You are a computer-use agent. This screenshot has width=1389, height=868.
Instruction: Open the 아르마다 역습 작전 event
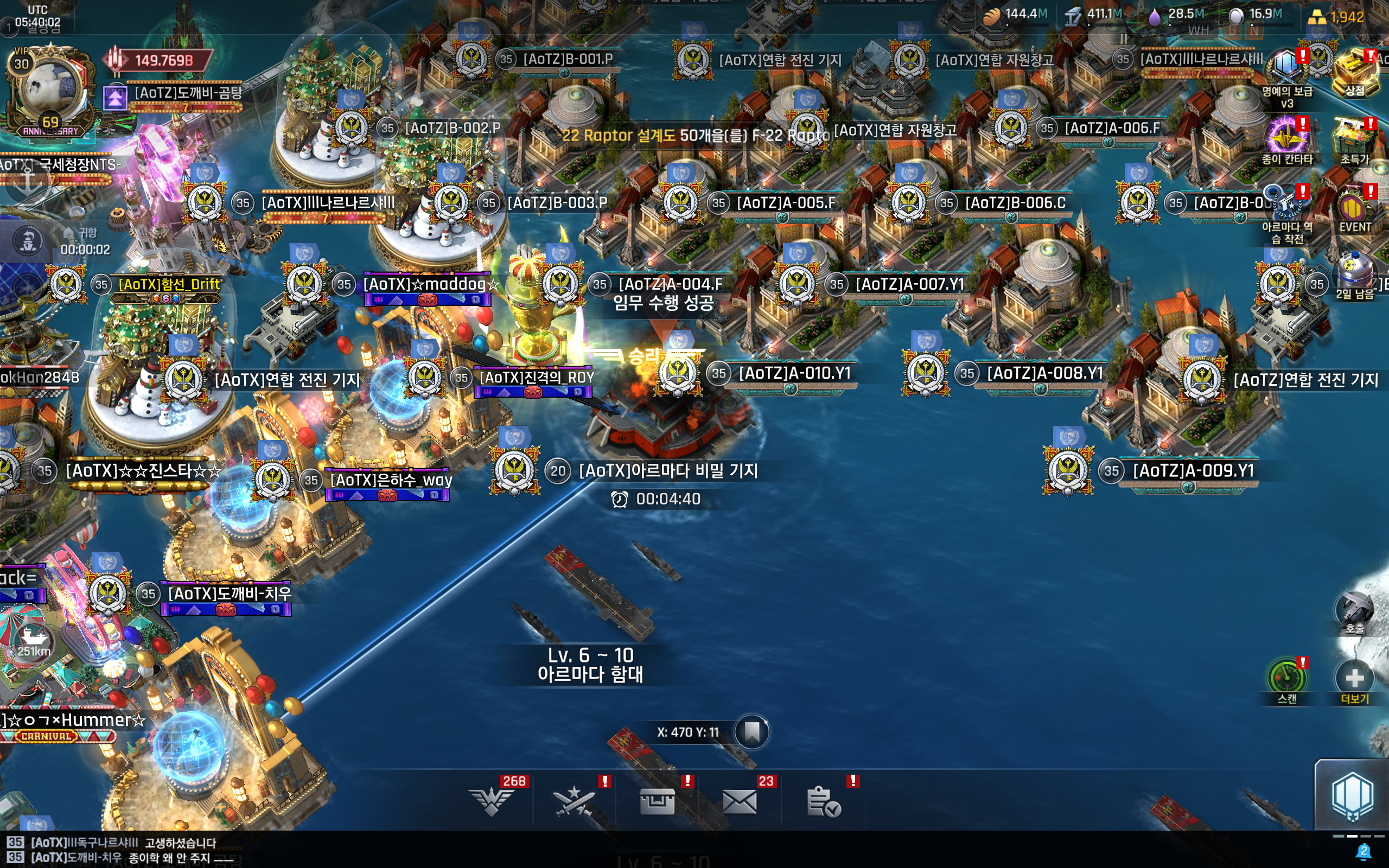point(1286,207)
